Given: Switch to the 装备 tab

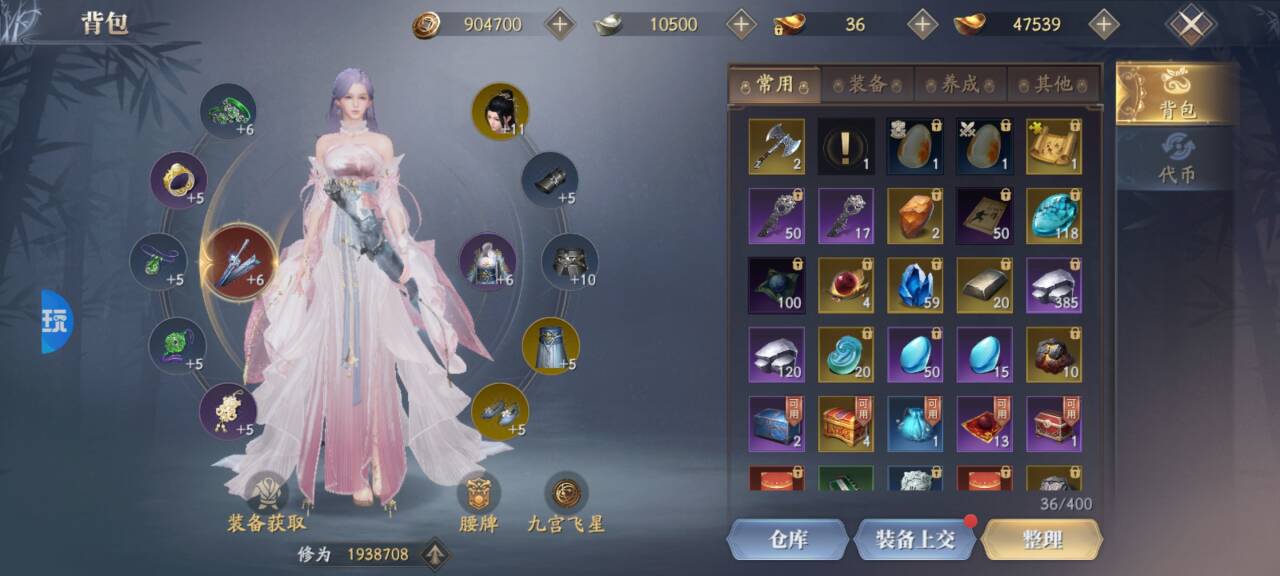Looking at the screenshot, I should click(867, 85).
